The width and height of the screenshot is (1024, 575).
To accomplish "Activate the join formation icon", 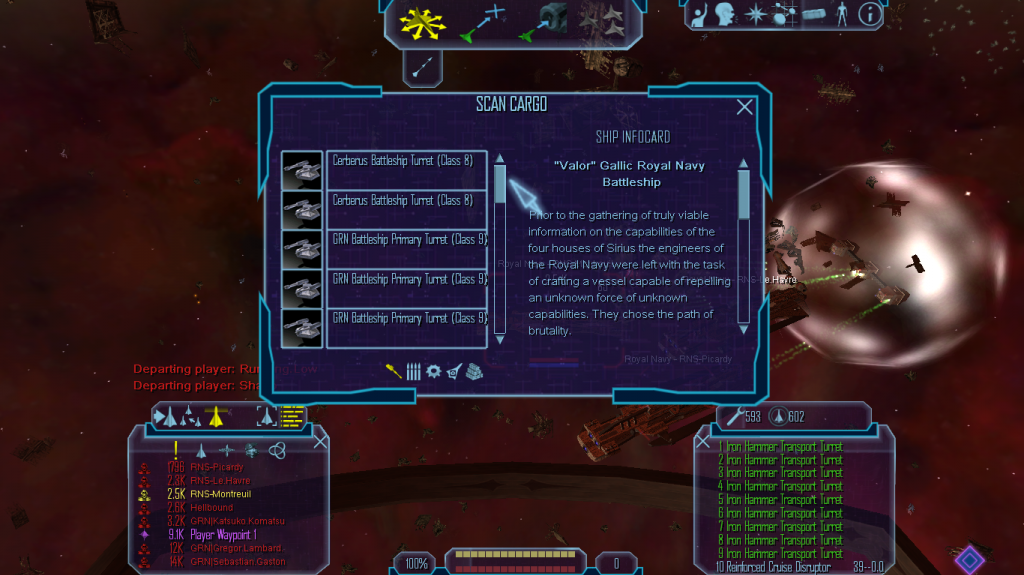I will tap(600, 21).
